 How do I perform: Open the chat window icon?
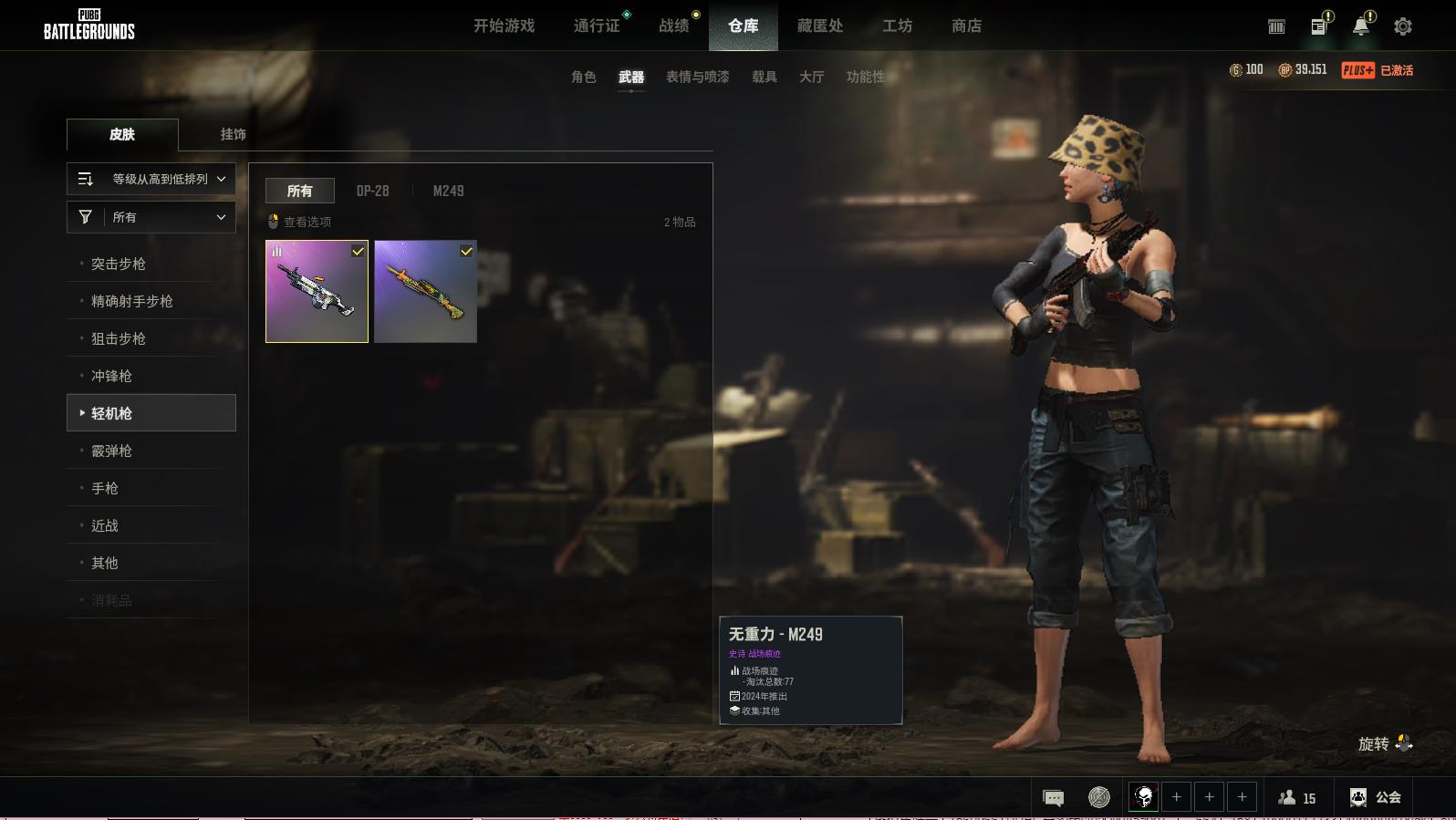click(x=1053, y=798)
